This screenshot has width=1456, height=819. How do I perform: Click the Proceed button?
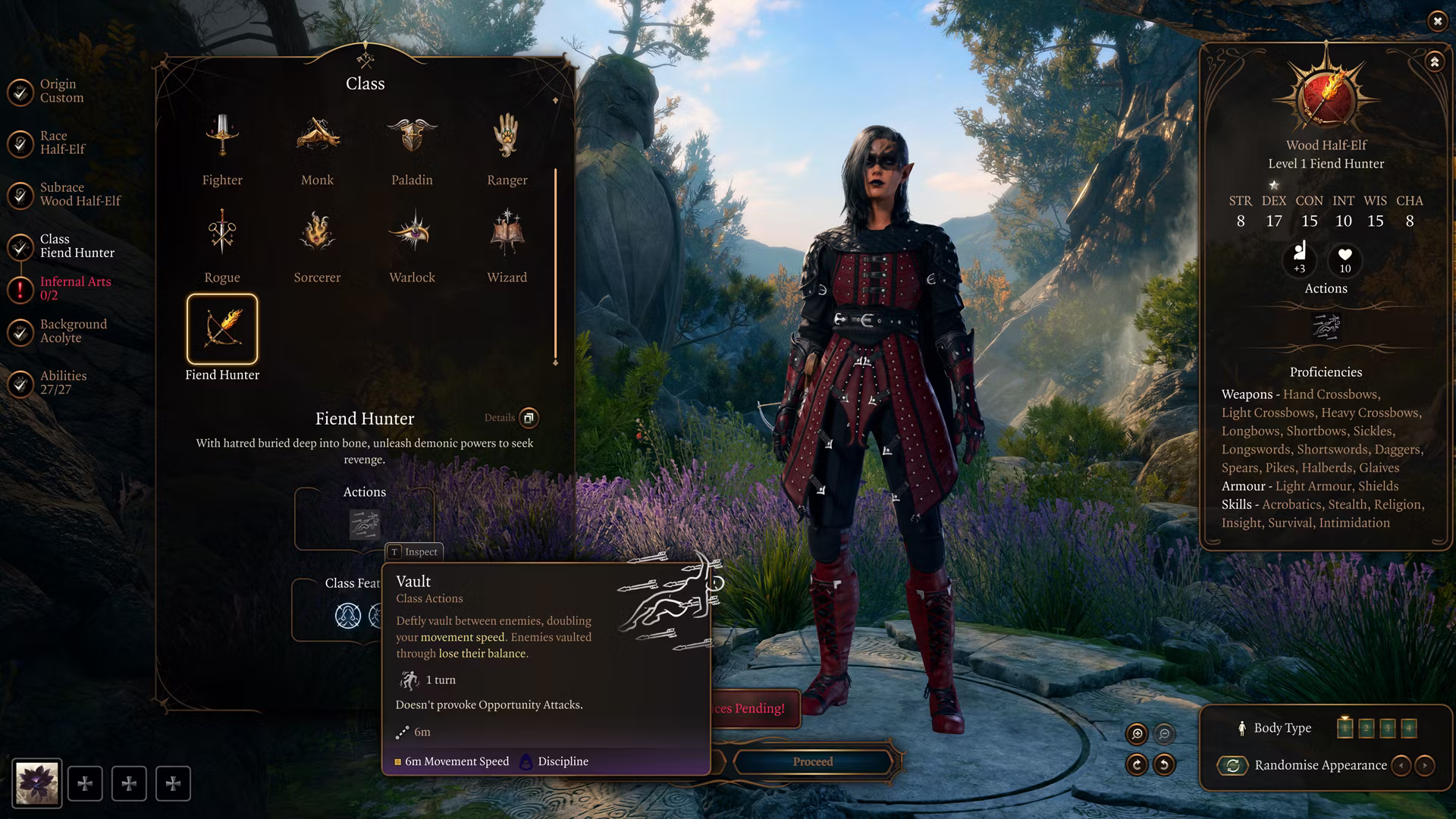click(x=812, y=761)
